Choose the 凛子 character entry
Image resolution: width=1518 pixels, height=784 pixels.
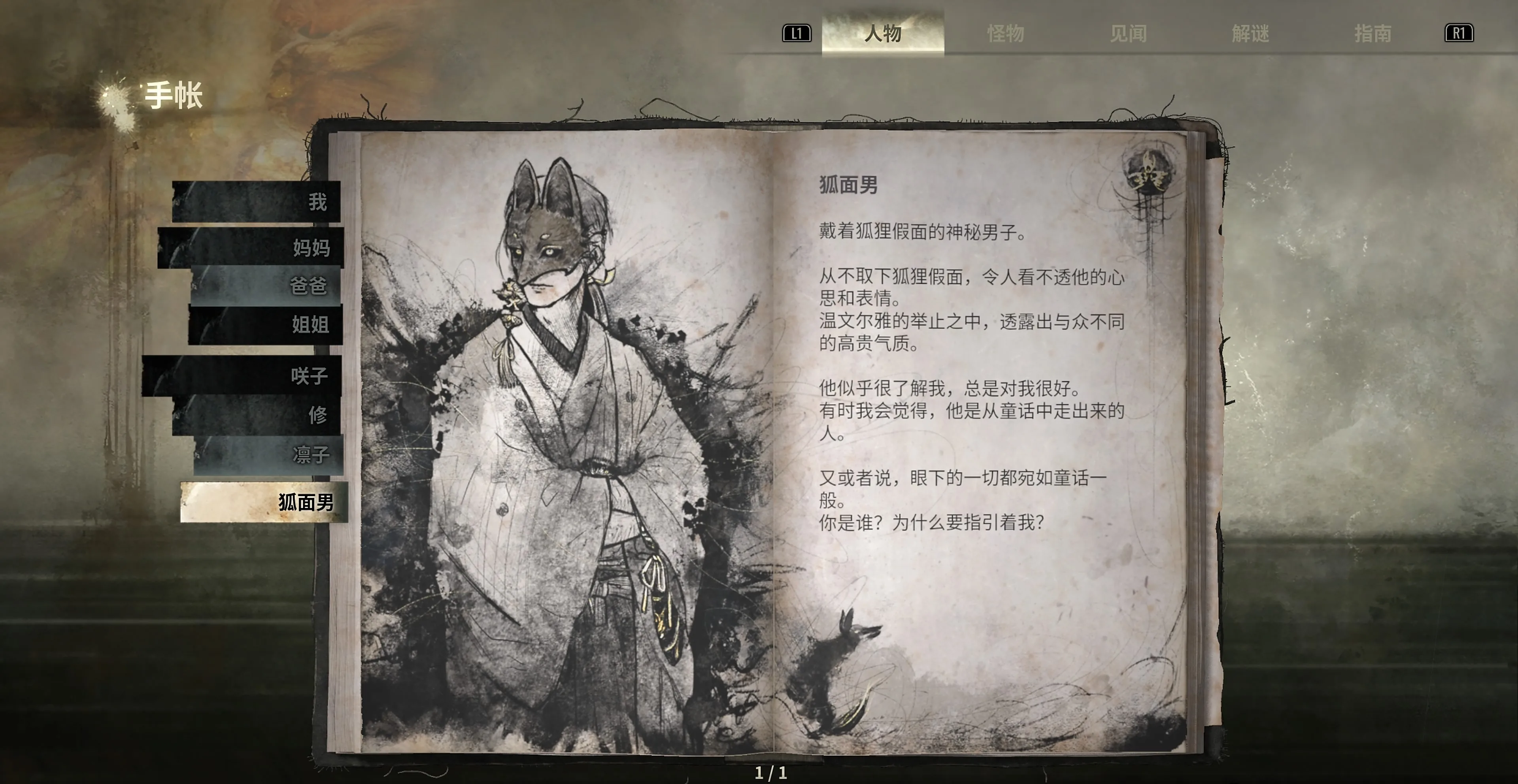(269, 454)
